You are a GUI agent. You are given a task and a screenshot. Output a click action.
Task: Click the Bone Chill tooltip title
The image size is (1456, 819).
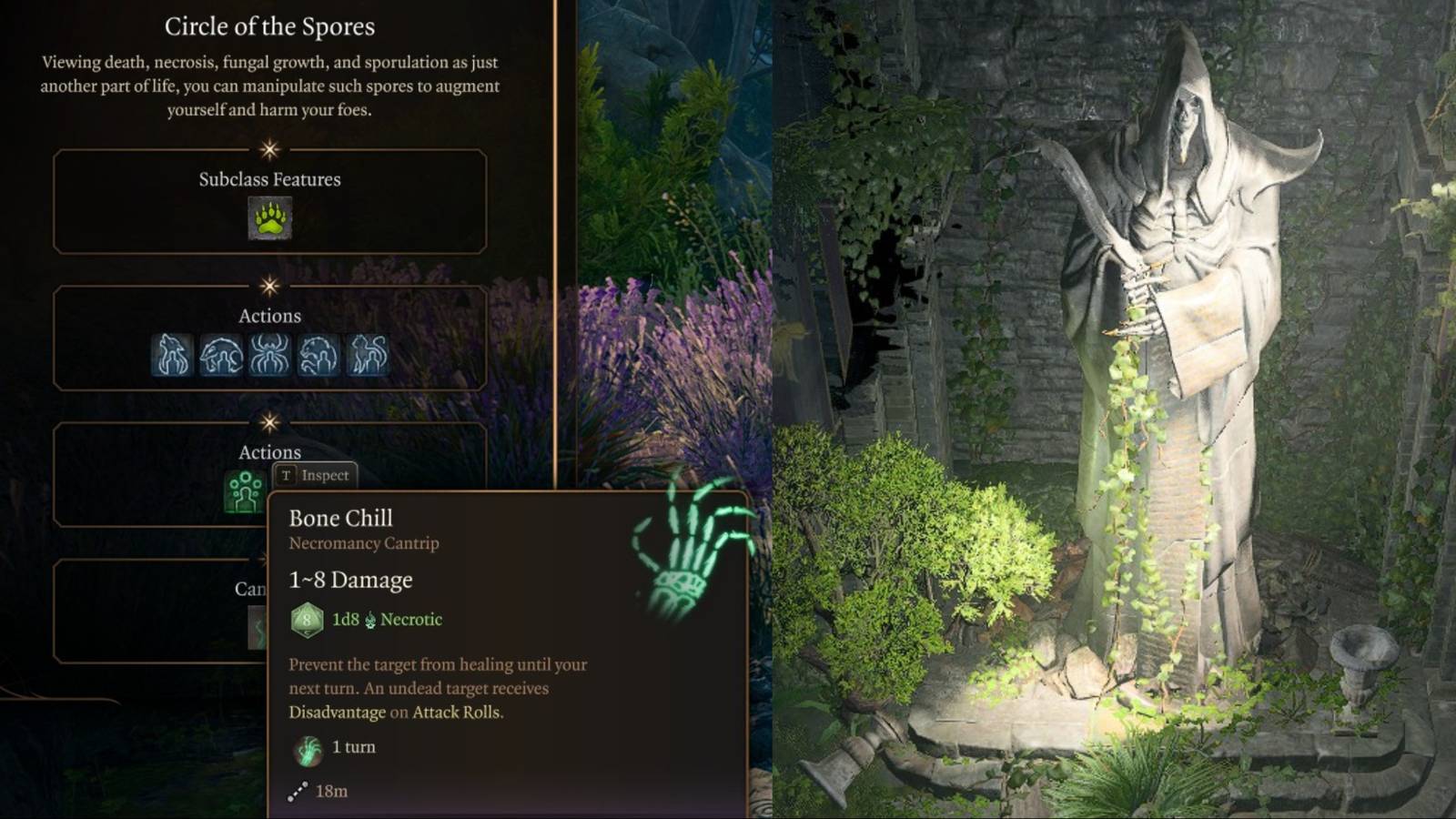(x=340, y=518)
